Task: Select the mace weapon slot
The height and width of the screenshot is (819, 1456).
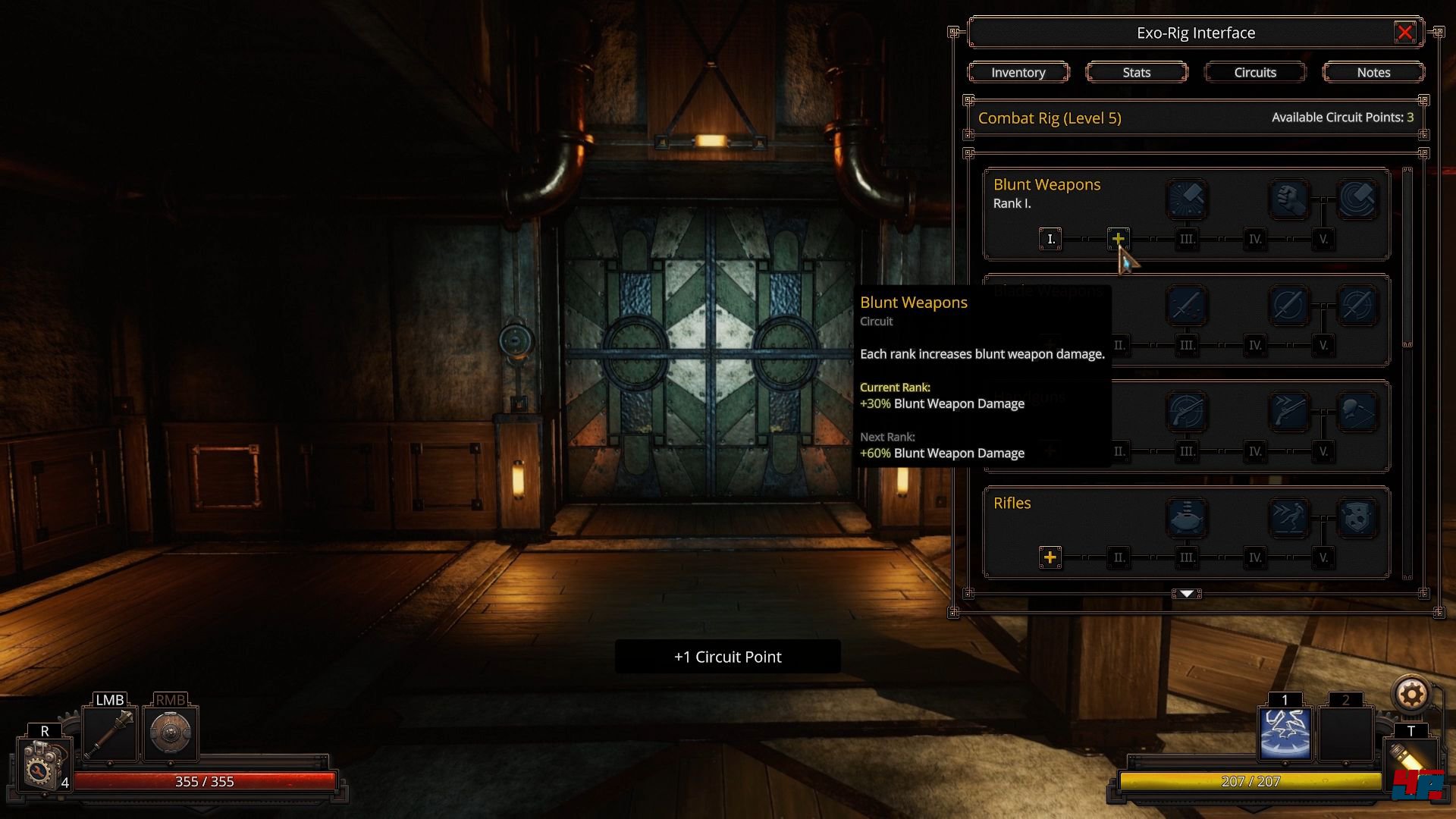Action: pyautogui.click(x=110, y=733)
